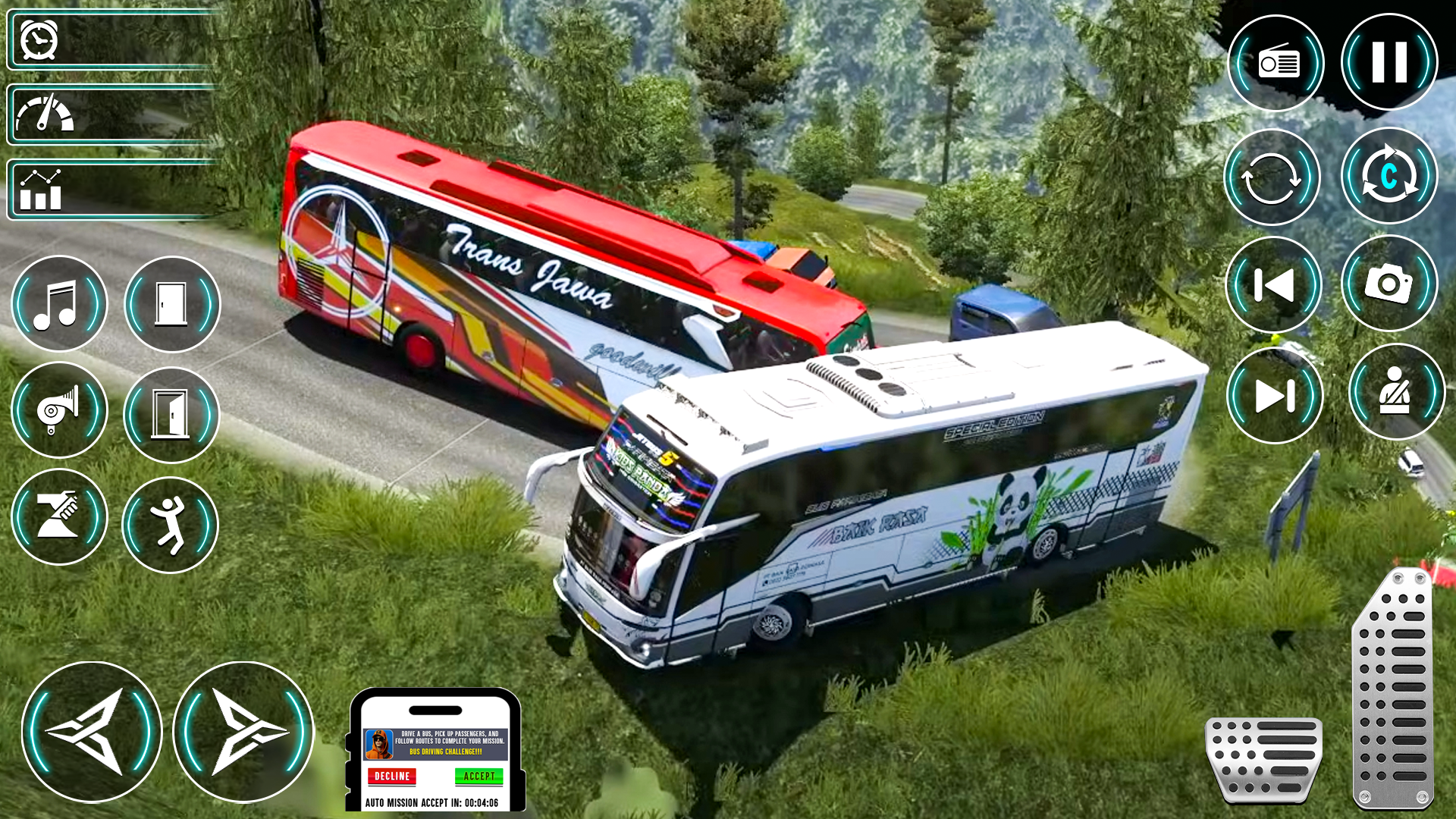Screen dimensions: 1456x819
Task: Toggle the rear bus door open
Action: (x=171, y=409)
